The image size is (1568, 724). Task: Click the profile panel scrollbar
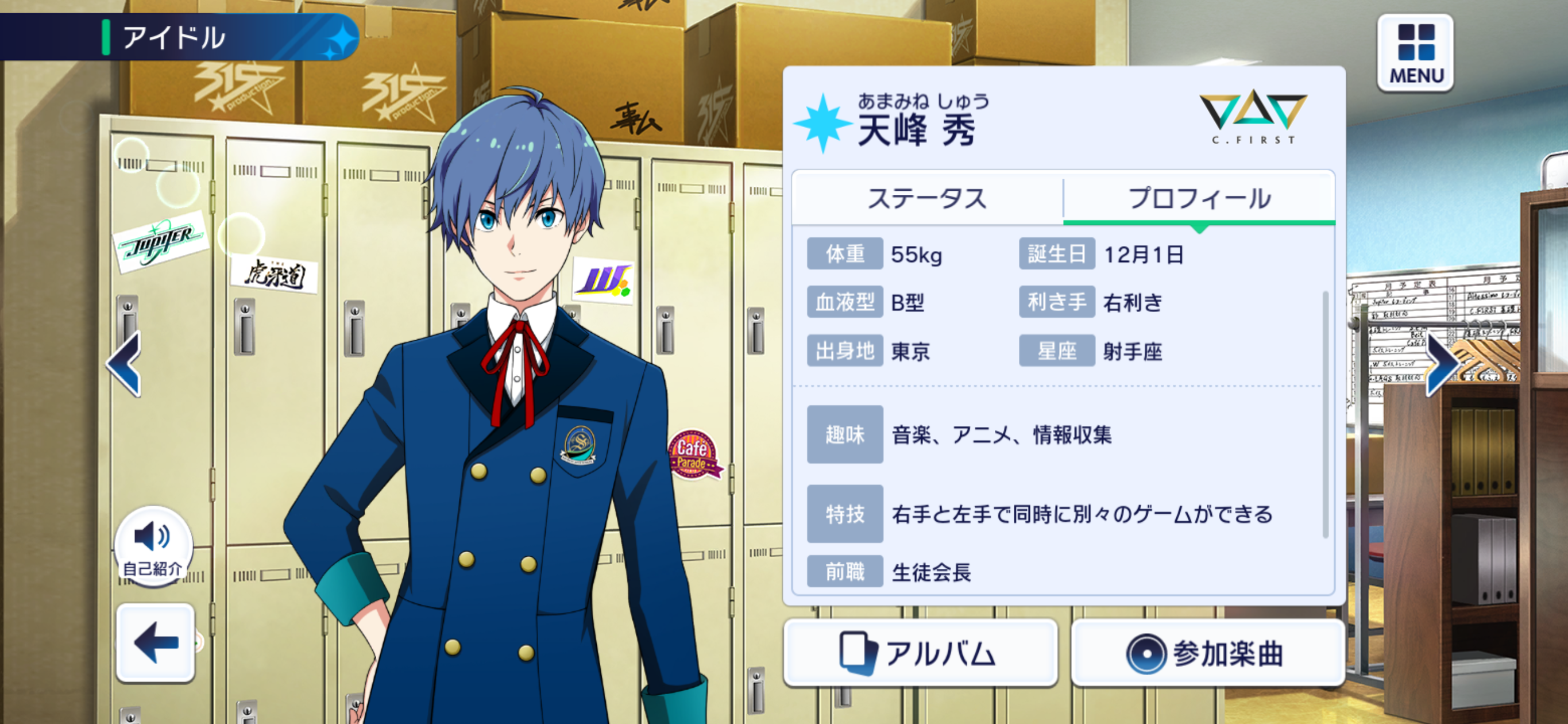pos(1325,414)
